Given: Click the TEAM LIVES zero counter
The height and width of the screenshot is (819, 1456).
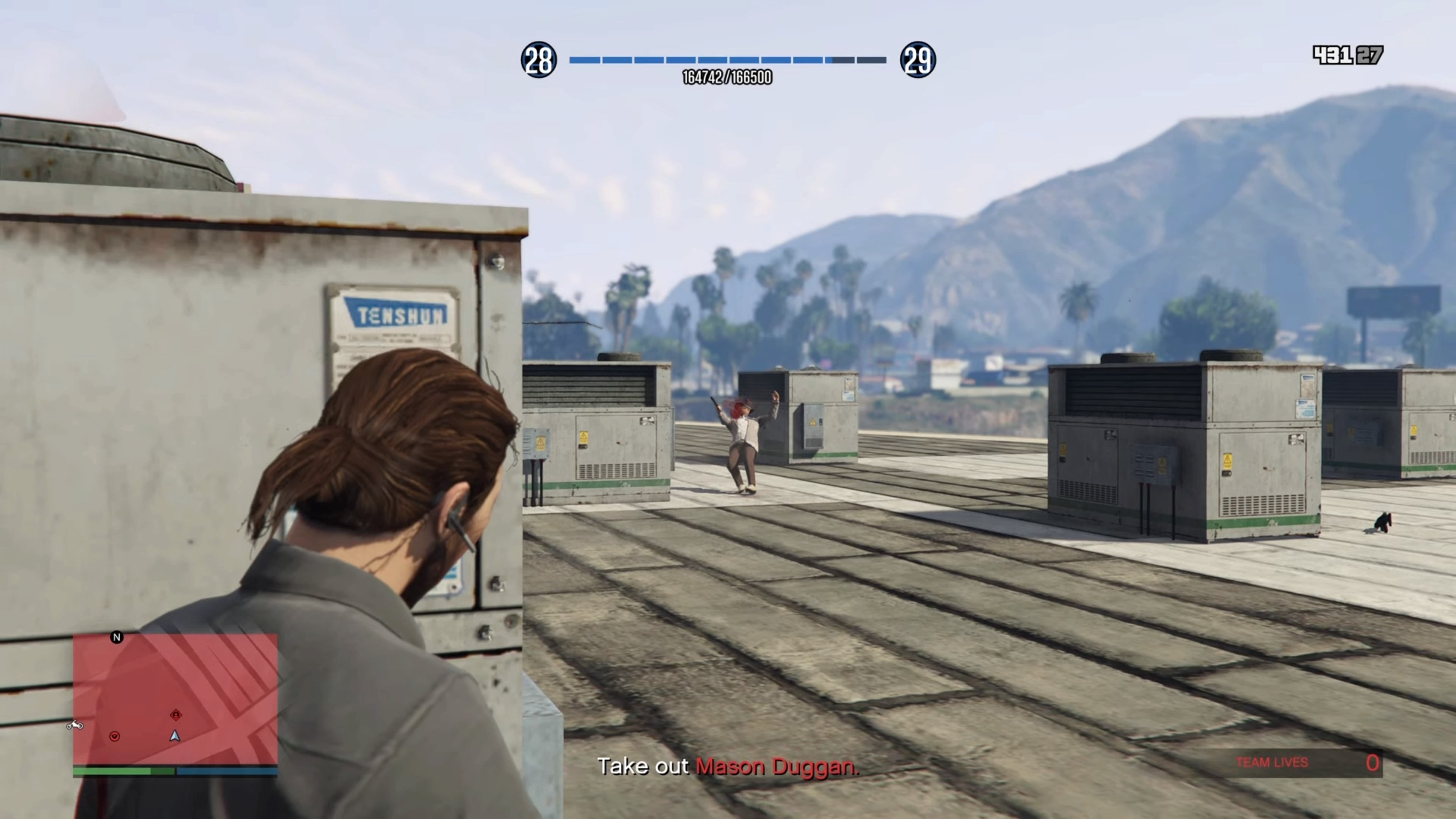Looking at the screenshot, I should coord(1373,762).
